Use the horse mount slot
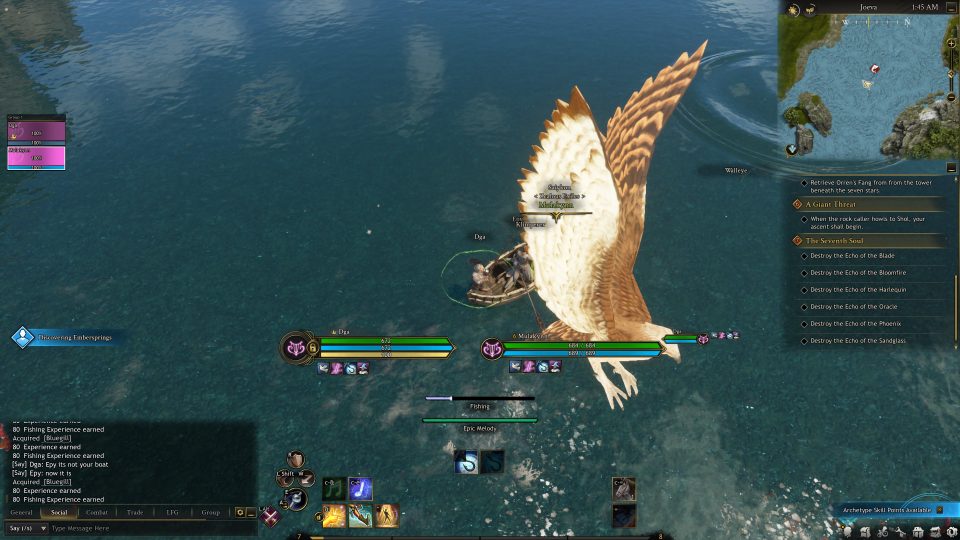960x540 pixels. (x=623, y=488)
